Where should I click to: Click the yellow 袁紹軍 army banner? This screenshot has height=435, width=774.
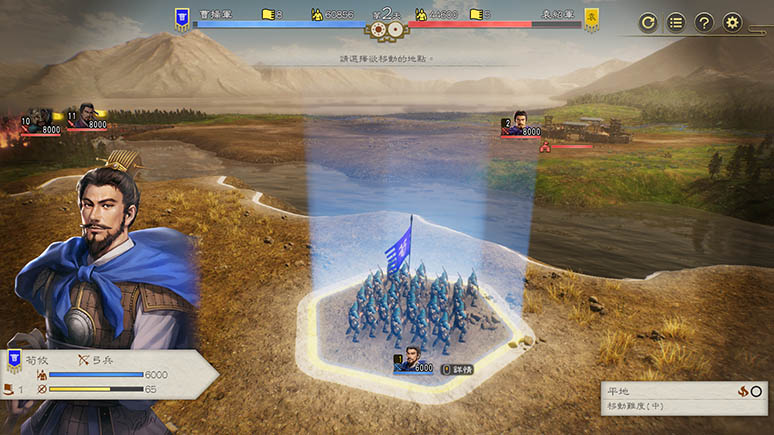pos(592,16)
